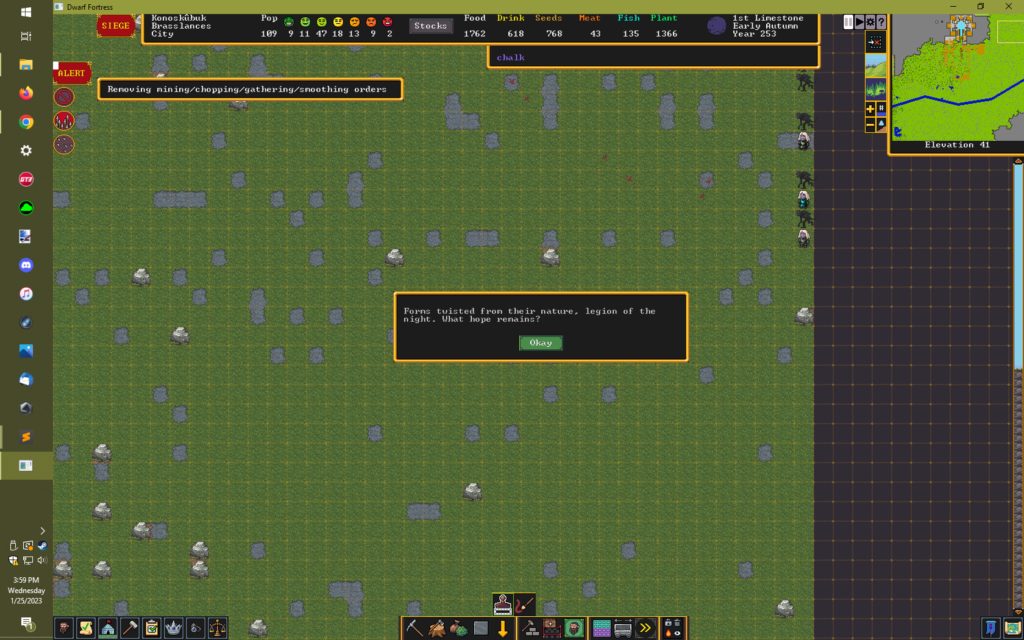Select the pickaxe digging tool

tap(415, 628)
